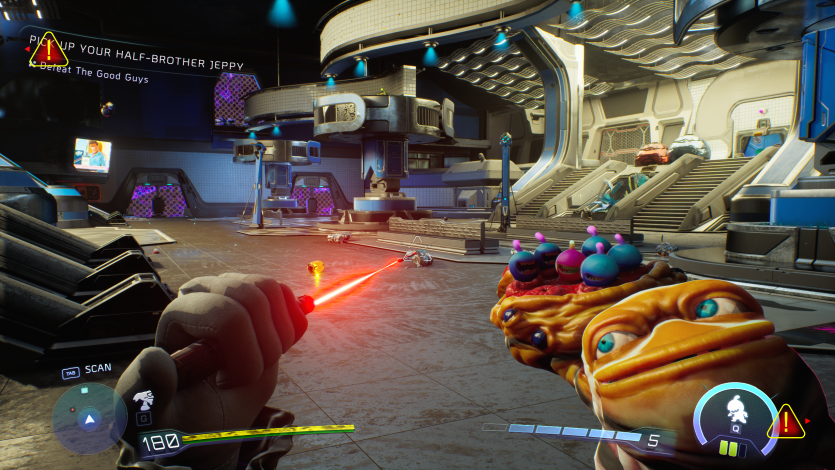Click the warning triangle beside the ability gauge

tap(786, 422)
